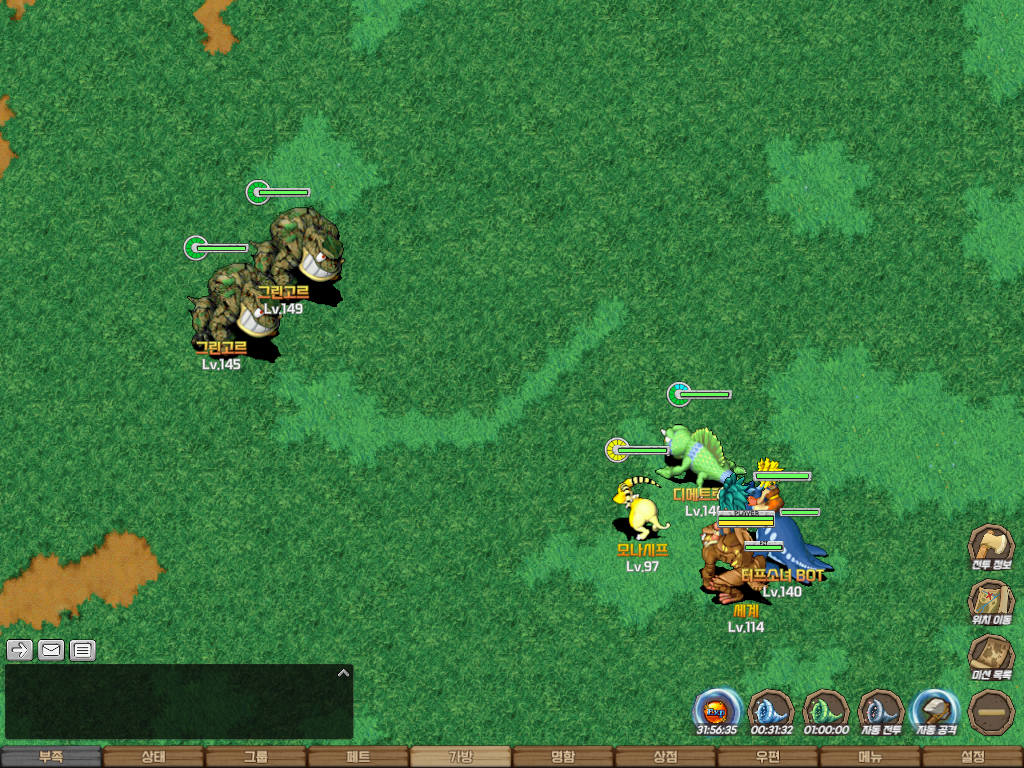
Task: Open 전투 정보 axe icon
Action: 990,546
